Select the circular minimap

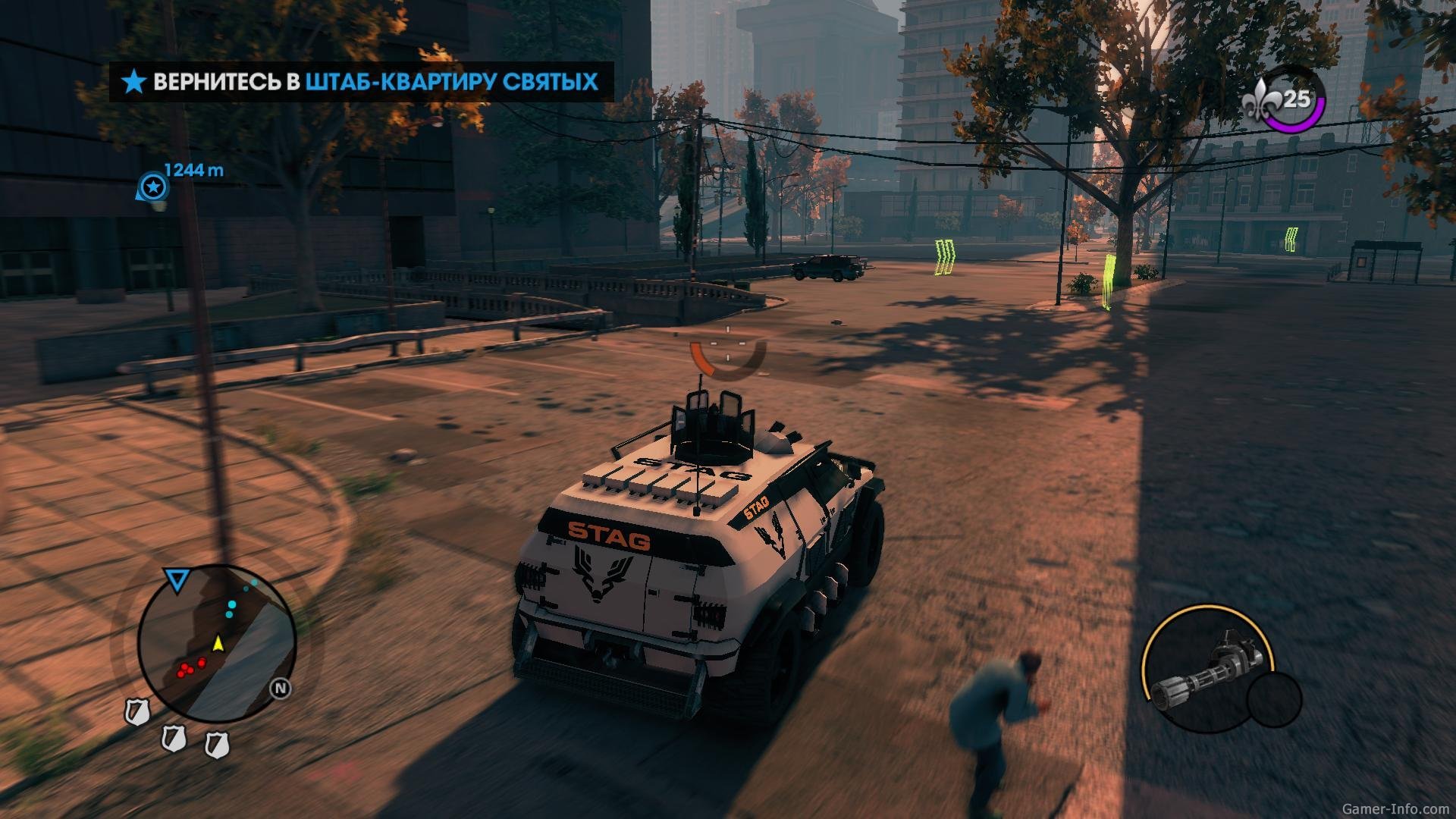[x=216, y=643]
